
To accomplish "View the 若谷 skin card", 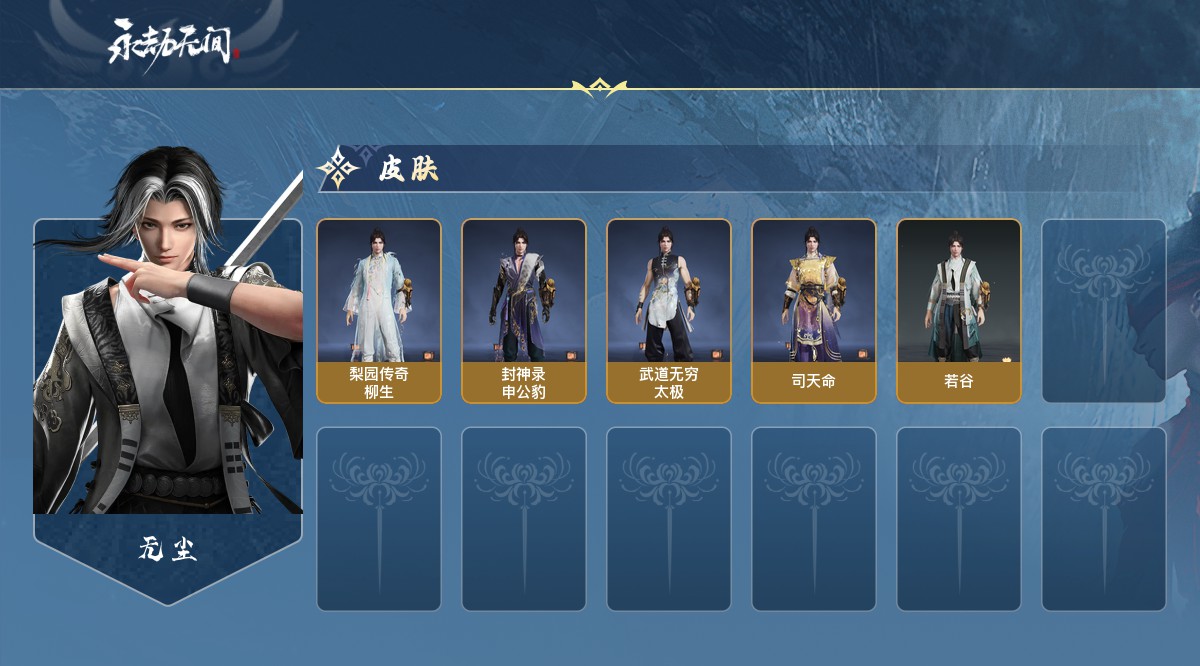I will (959, 310).
